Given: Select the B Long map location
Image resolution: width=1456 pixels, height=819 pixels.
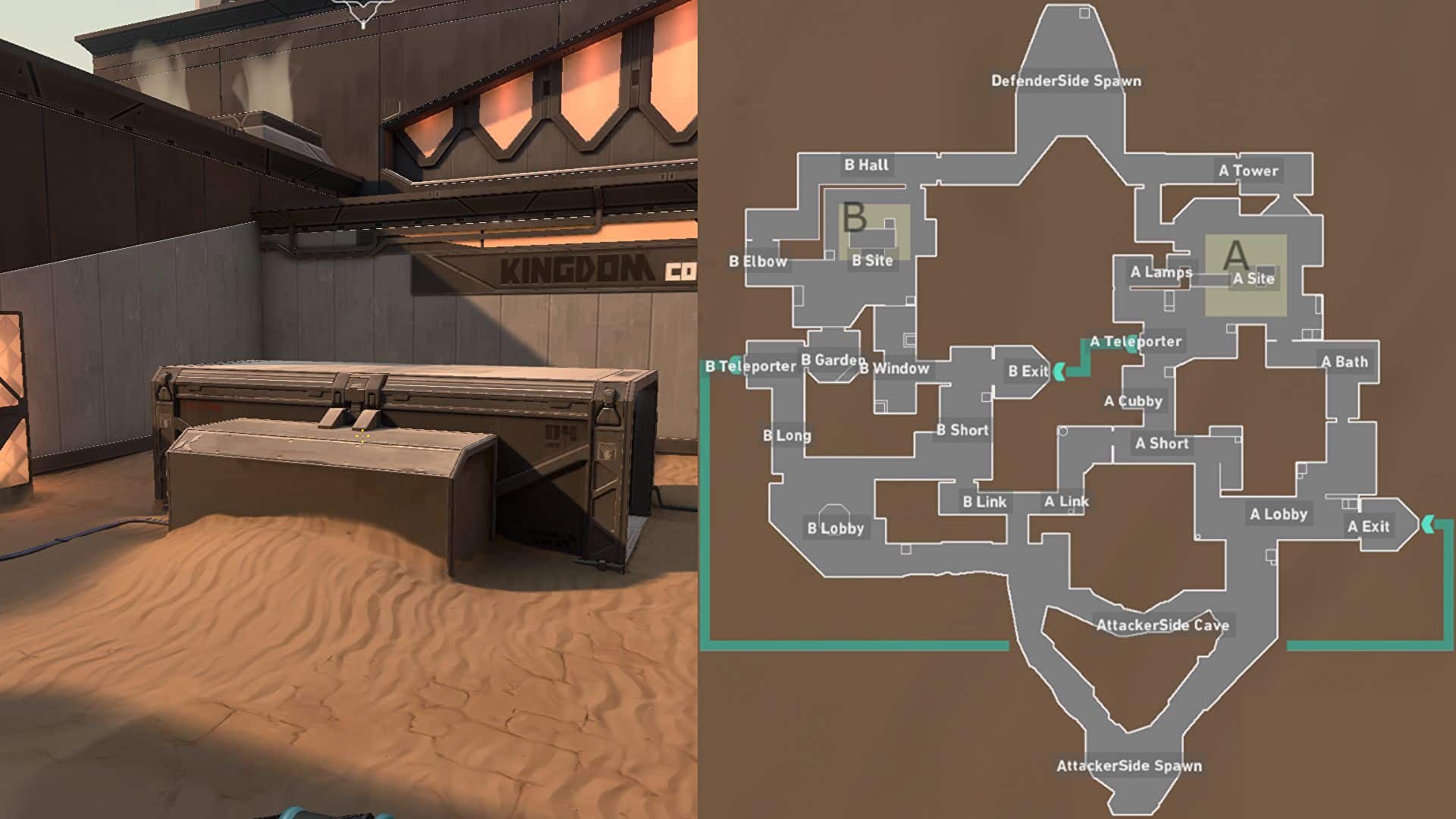Looking at the screenshot, I should coord(786,435).
